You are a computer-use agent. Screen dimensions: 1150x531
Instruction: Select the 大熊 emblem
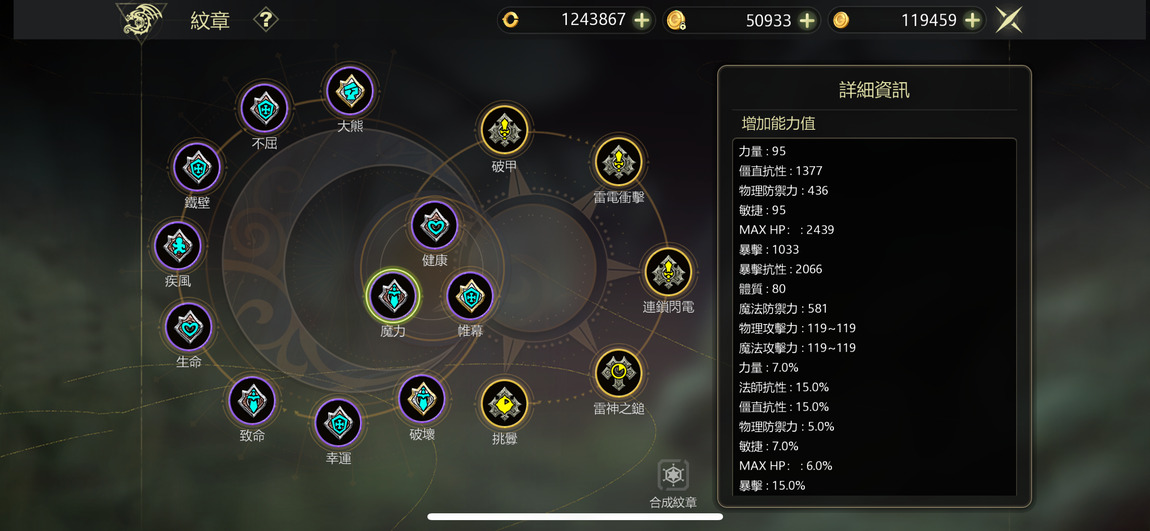pyautogui.click(x=350, y=91)
